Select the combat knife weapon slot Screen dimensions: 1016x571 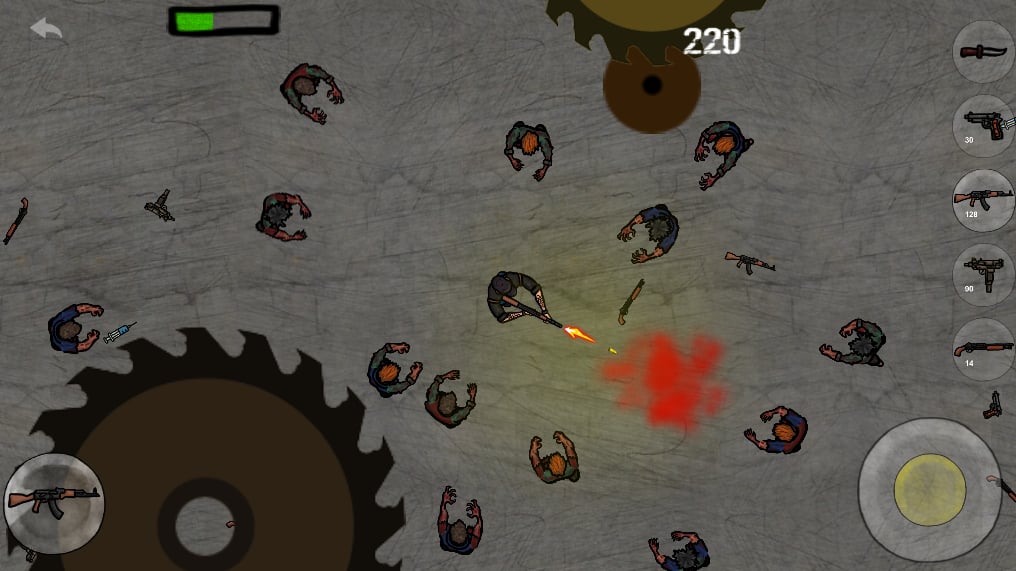984,52
